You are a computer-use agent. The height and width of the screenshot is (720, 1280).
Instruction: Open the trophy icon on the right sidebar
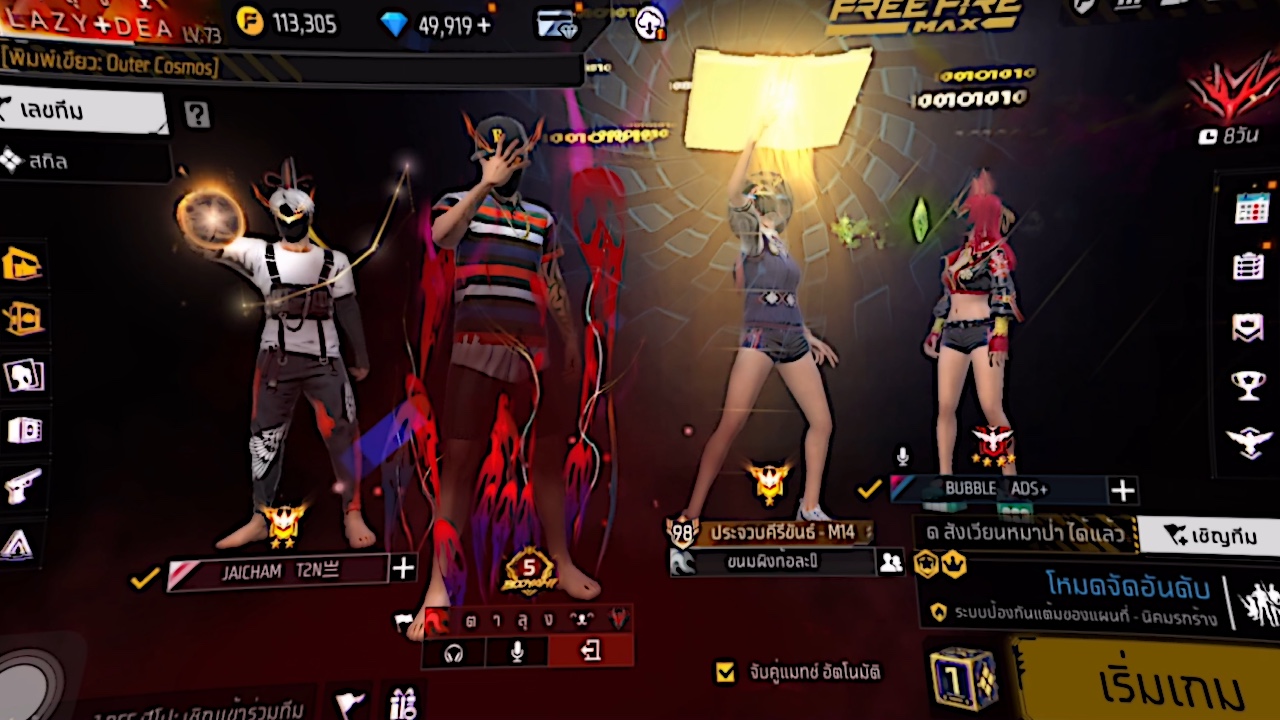[1249, 385]
